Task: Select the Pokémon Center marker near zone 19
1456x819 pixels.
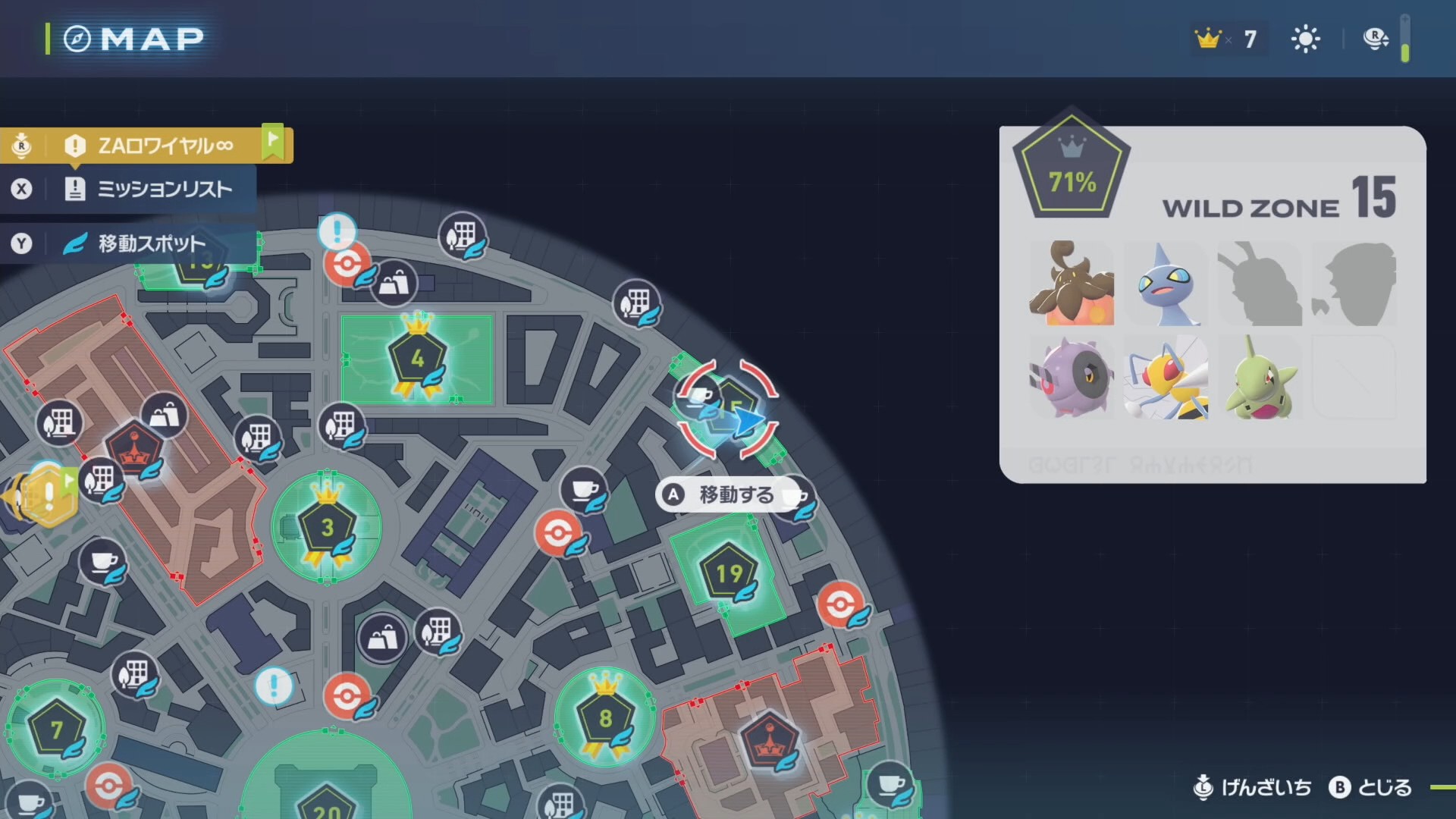Action: [x=839, y=604]
